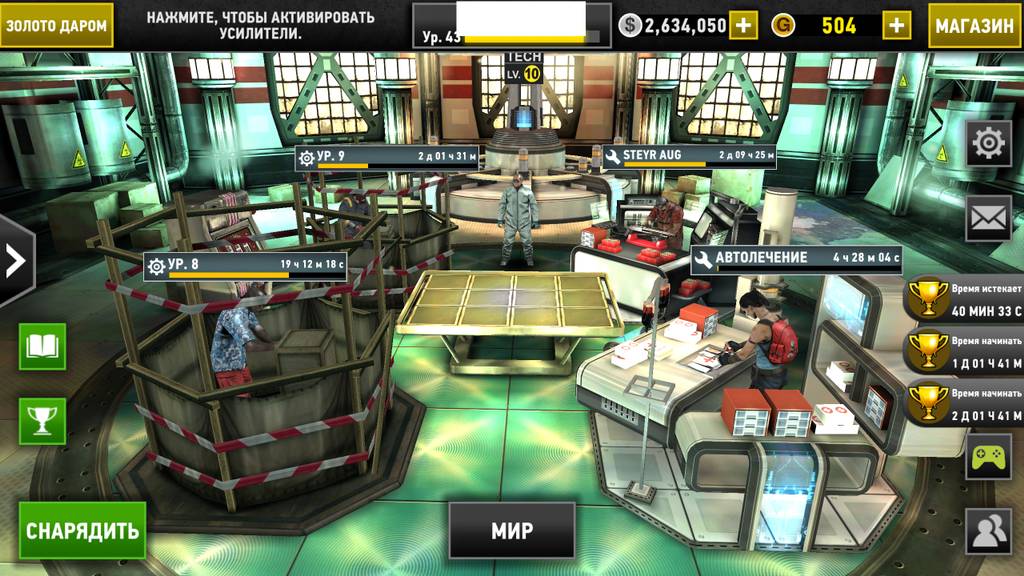Open the green gamepad icon
Viewport: 1024px width, 576px height.
pyautogui.click(x=988, y=457)
